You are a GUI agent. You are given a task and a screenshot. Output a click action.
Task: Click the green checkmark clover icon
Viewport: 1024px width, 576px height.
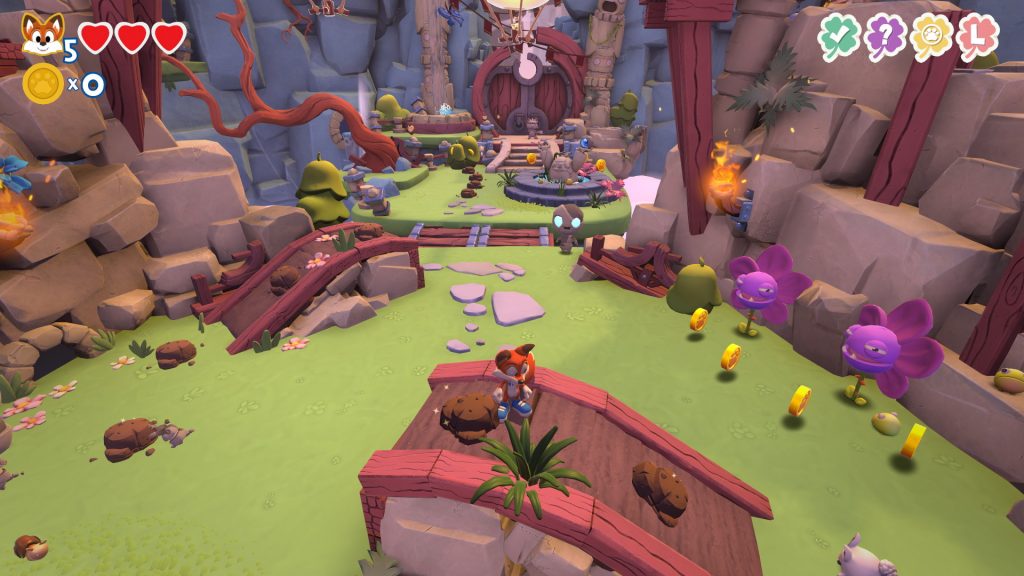[x=839, y=37]
